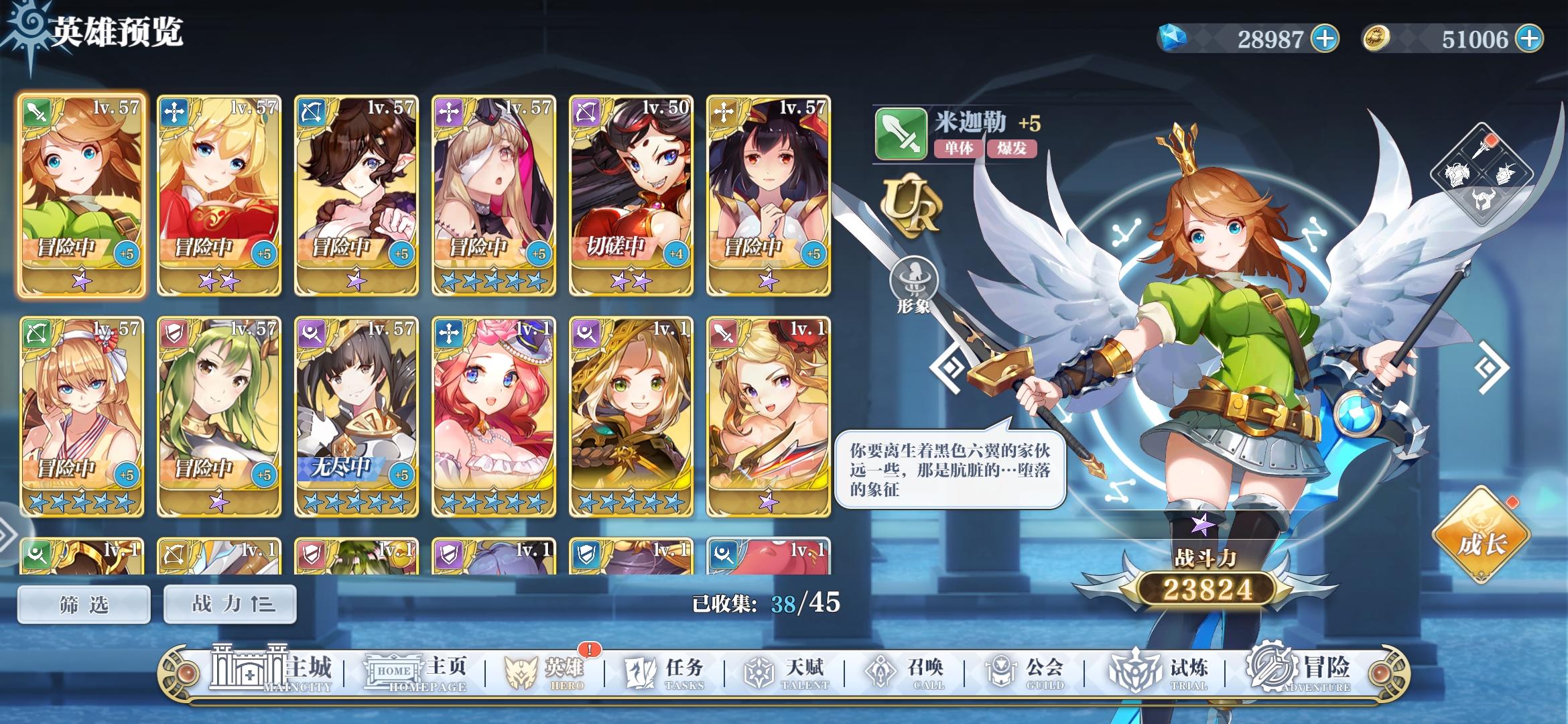Click the 筛选 filter button

(83, 603)
